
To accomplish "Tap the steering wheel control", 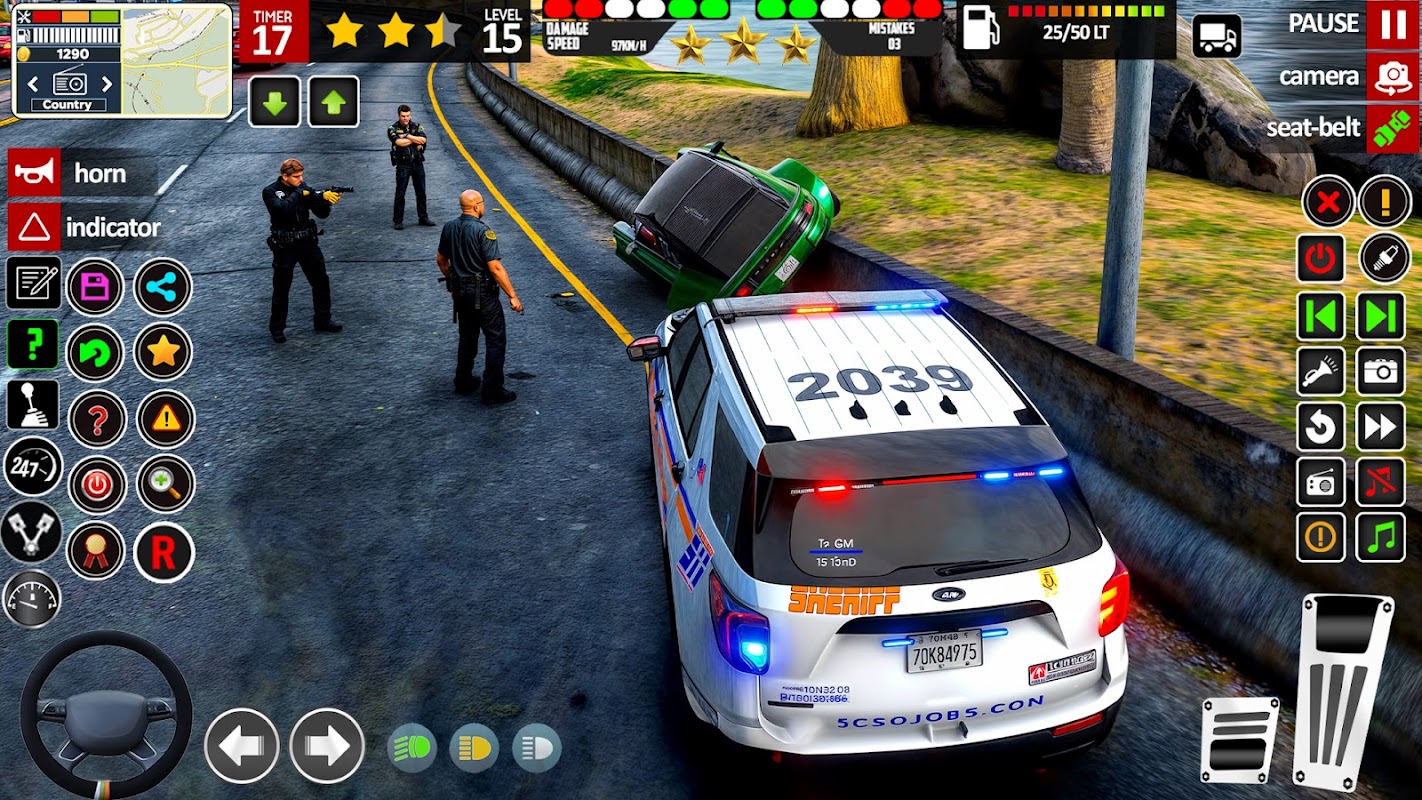I will tap(105, 714).
